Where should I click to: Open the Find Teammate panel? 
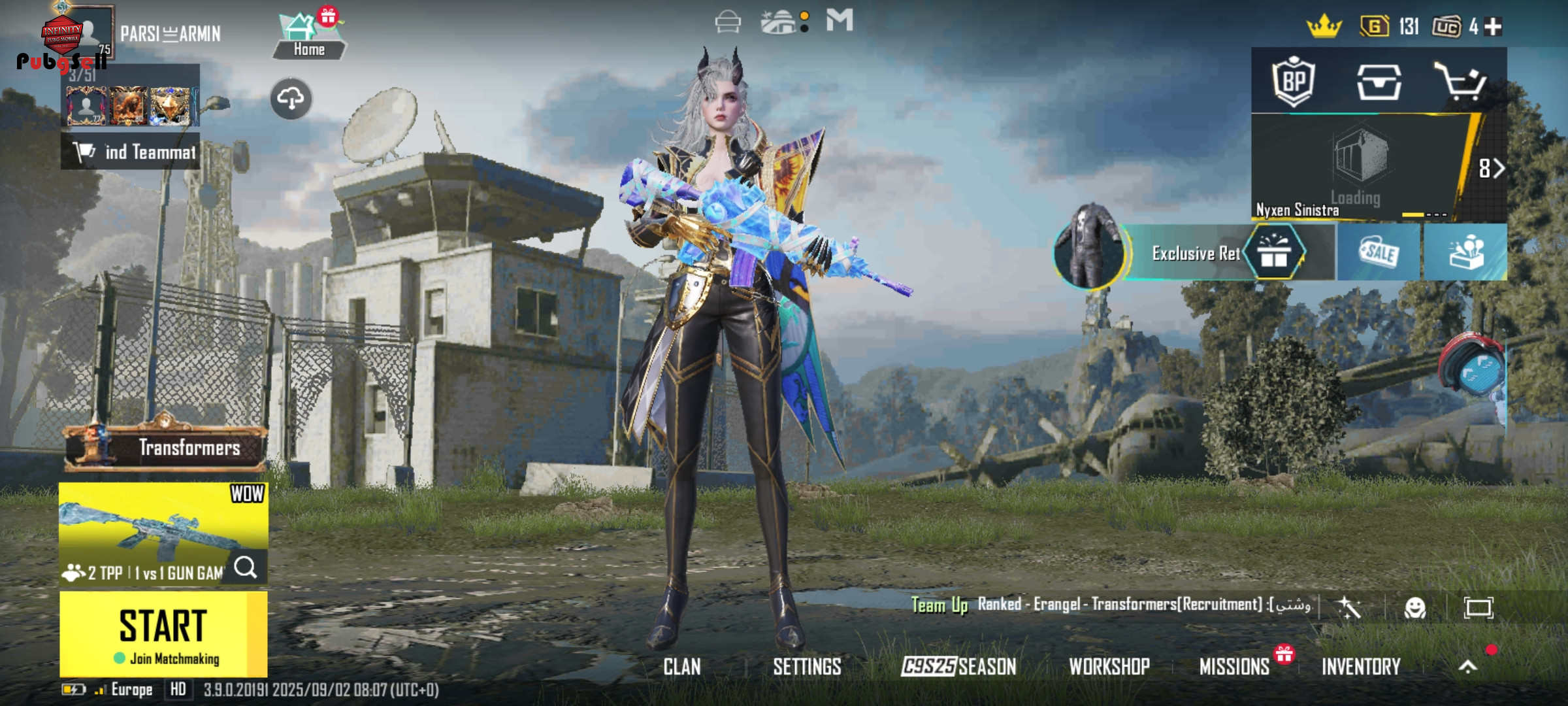131,152
